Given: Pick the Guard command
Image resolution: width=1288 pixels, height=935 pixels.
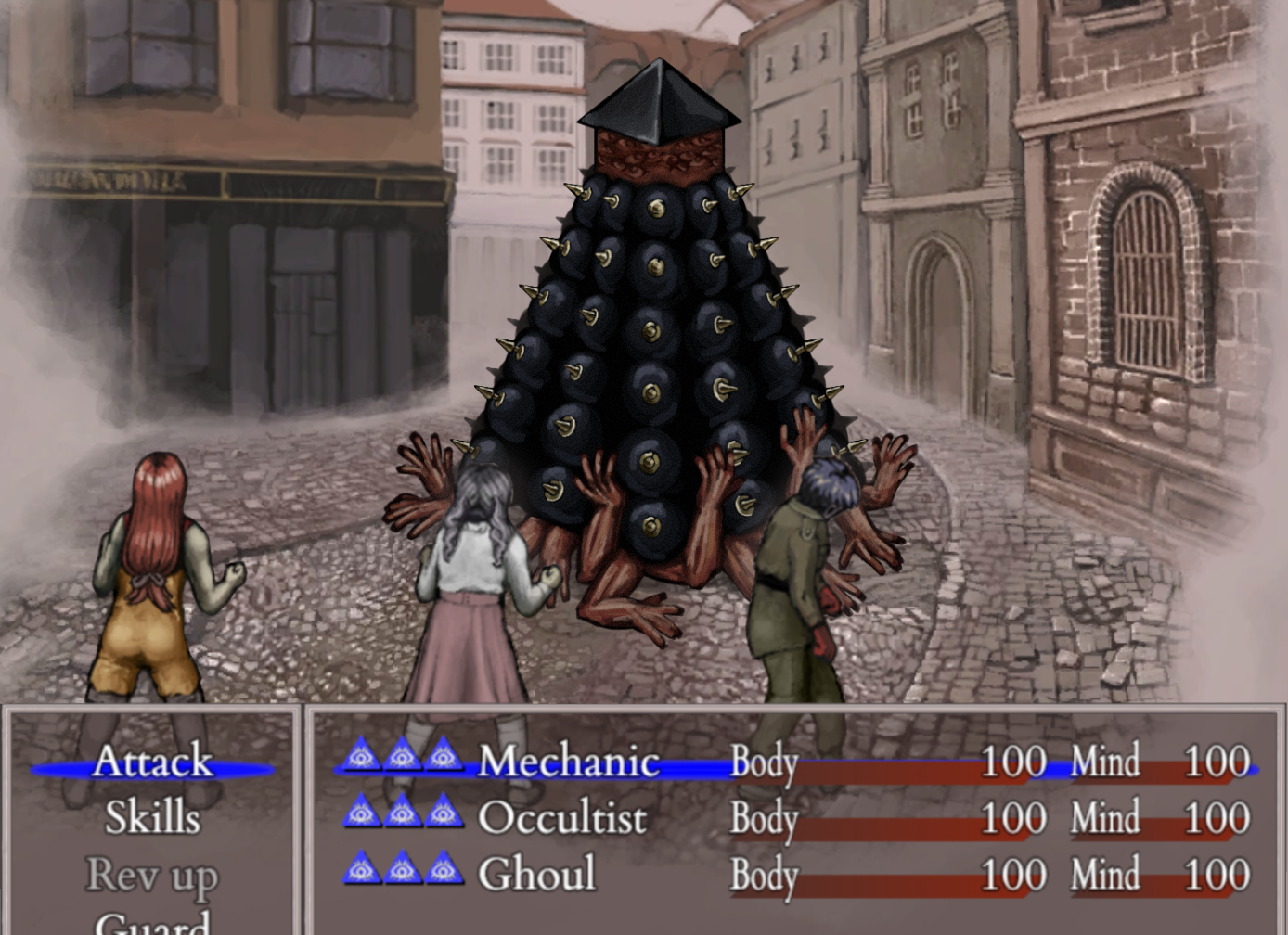Looking at the screenshot, I should tap(152, 923).
